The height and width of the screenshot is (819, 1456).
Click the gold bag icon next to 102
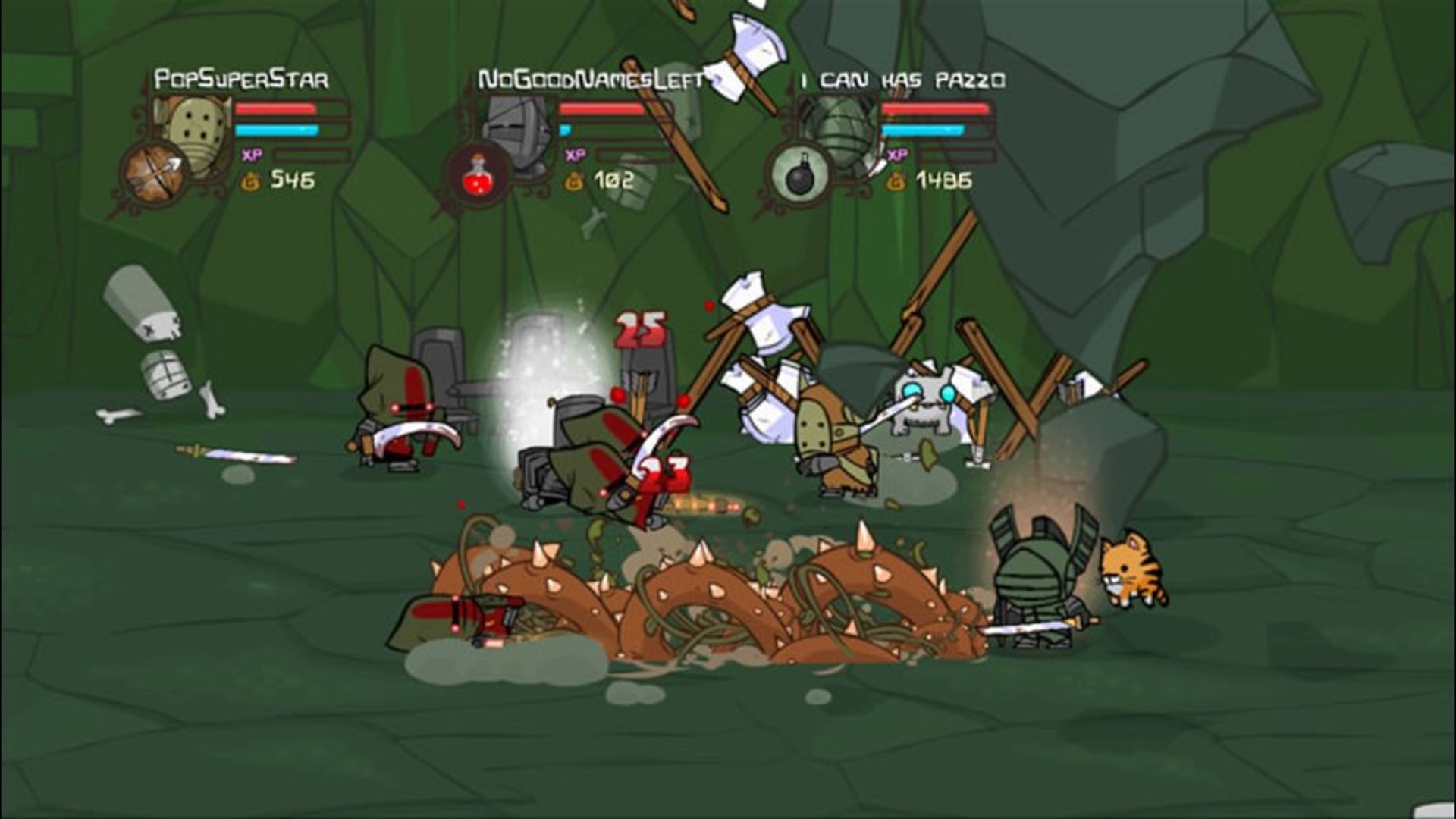(x=574, y=180)
